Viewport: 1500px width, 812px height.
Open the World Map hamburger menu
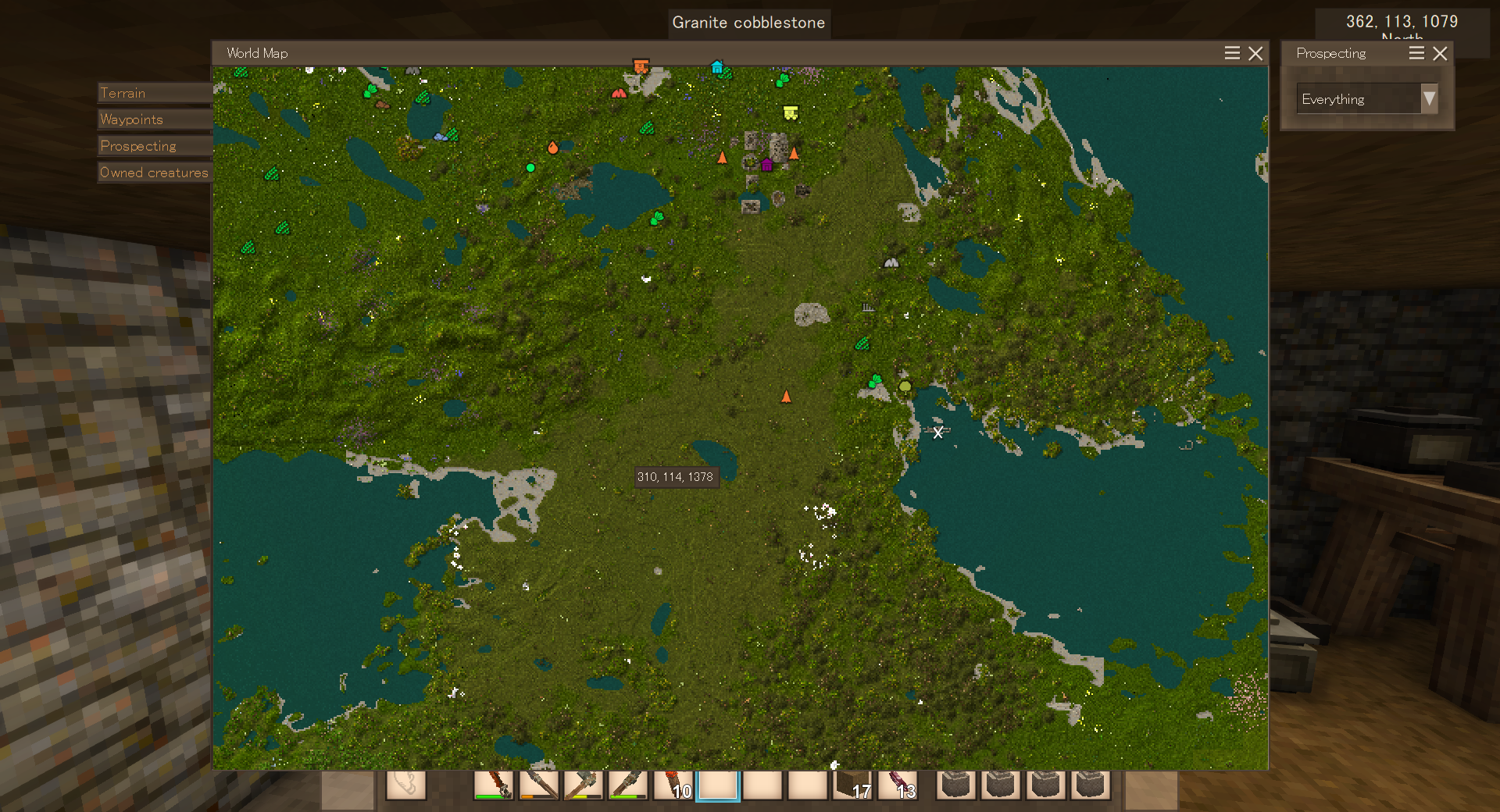point(1232,53)
